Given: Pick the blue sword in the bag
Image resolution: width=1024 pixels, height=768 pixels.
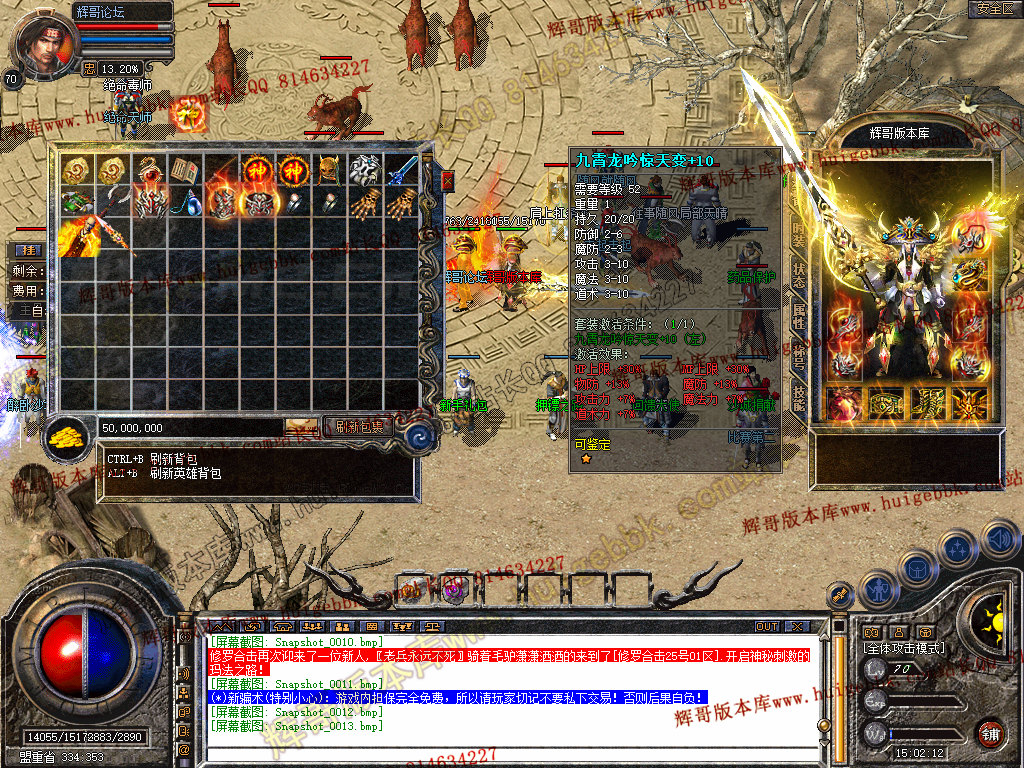Looking at the screenshot, I should tap(402, 170).
